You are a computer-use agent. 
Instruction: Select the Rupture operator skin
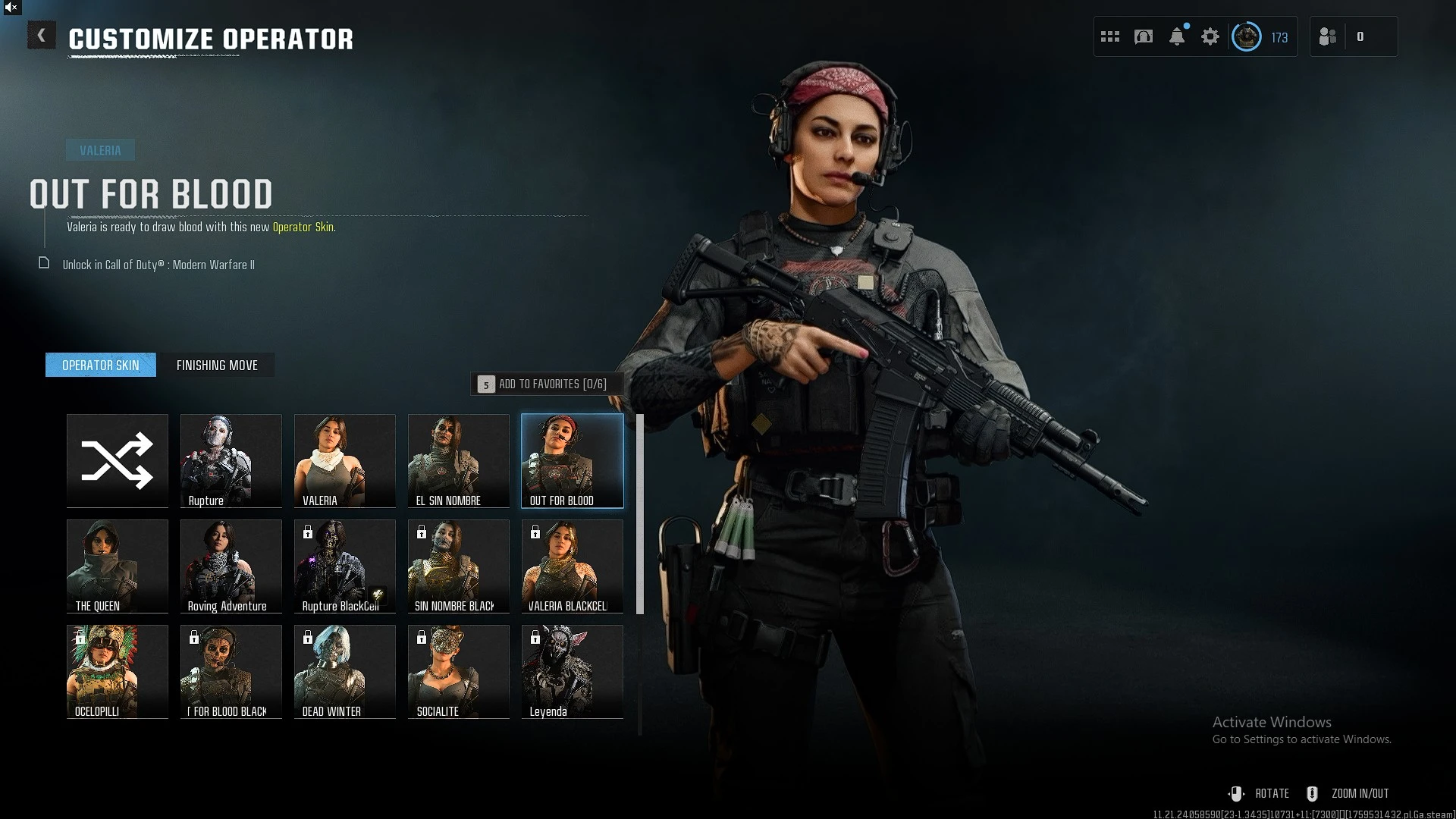coord(231,460)
